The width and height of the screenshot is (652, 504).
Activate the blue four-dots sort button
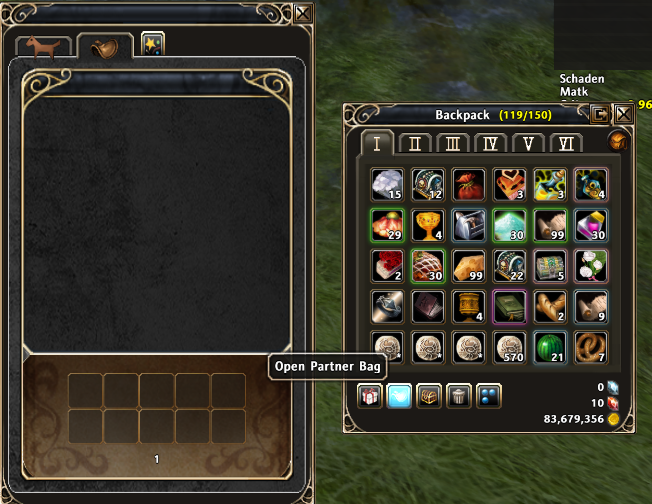[x=489, y=396]
